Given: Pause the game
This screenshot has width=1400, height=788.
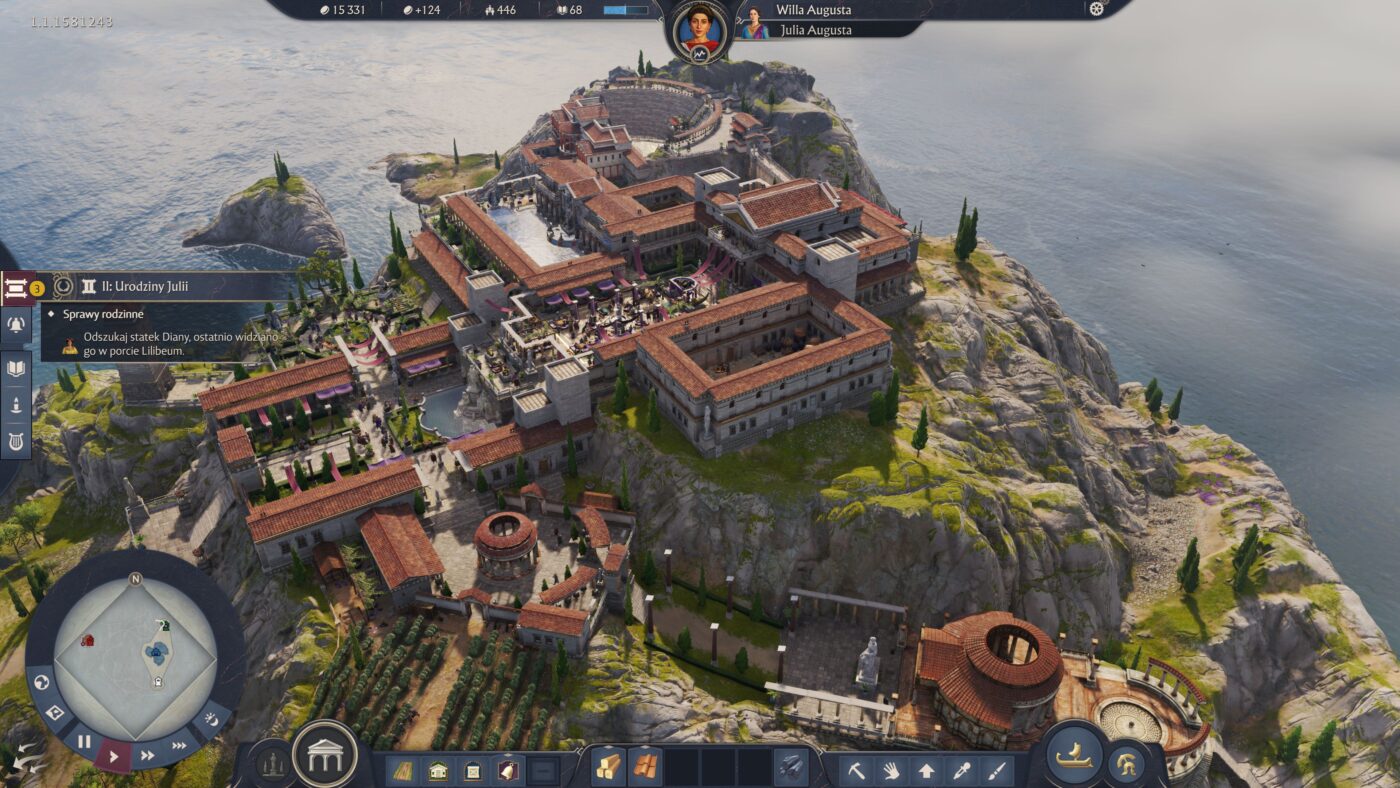Looking at the screenshot, I should [84, 742].
